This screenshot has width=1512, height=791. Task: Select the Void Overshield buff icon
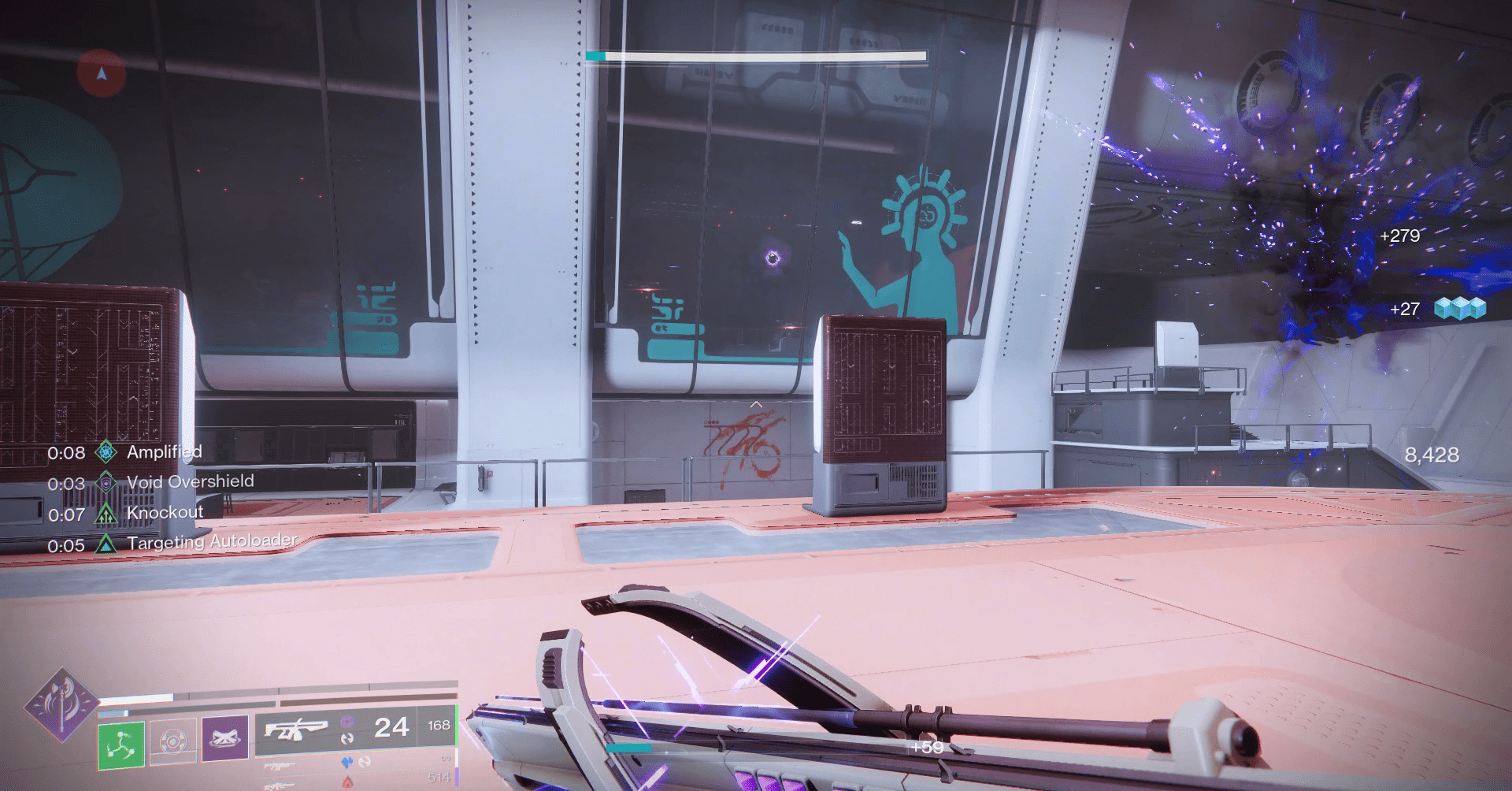(x=106, y=482)
